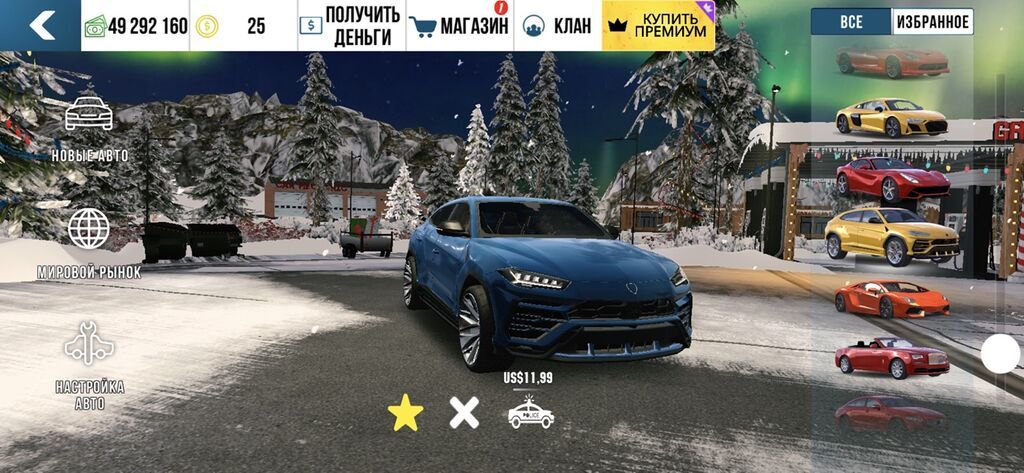This screenshot has width=1024, height=473.
Task: Mark car as favorite with star
Action: [x=405, y=413]
